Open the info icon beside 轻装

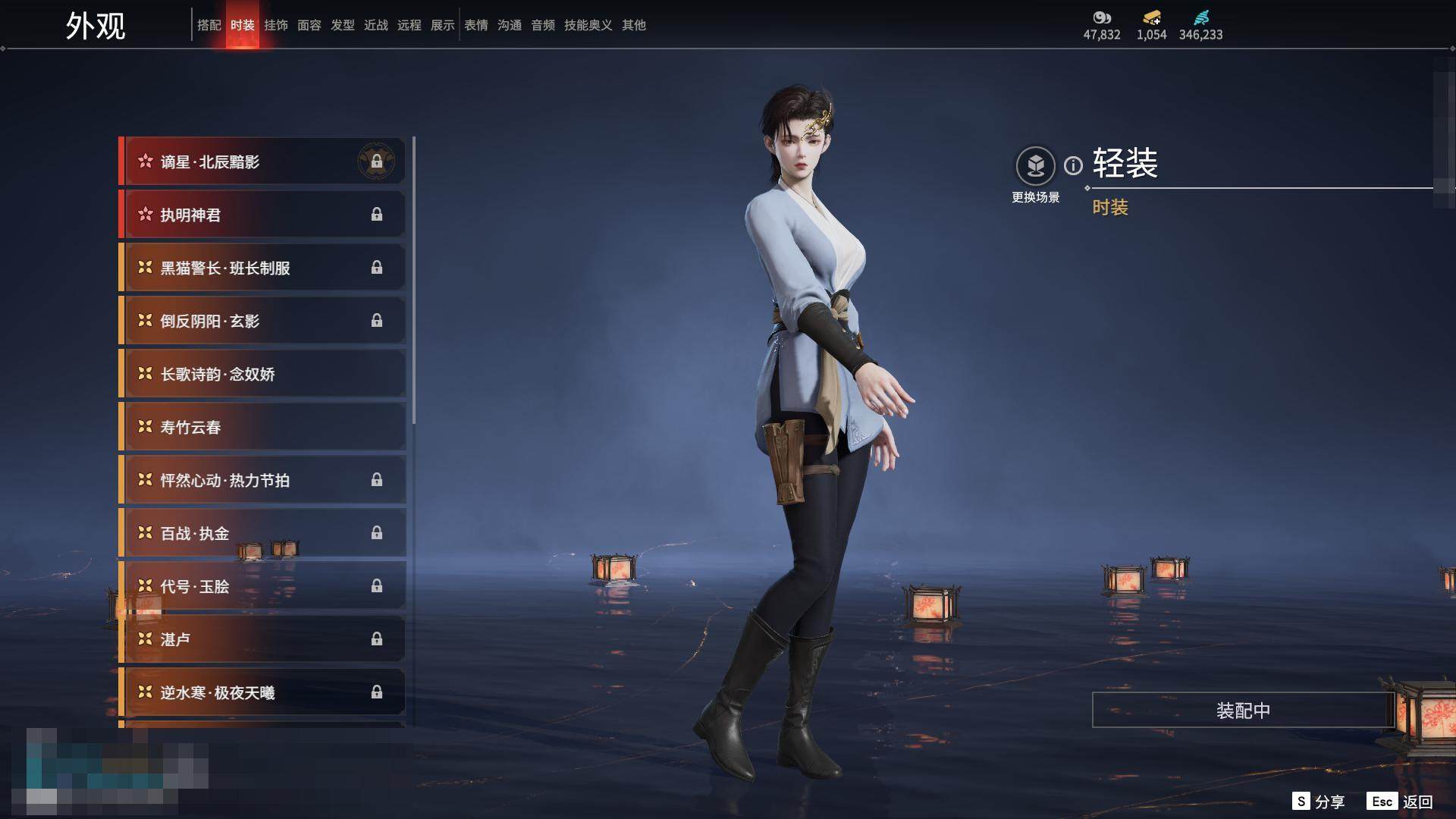click(x=1073, y=165)
